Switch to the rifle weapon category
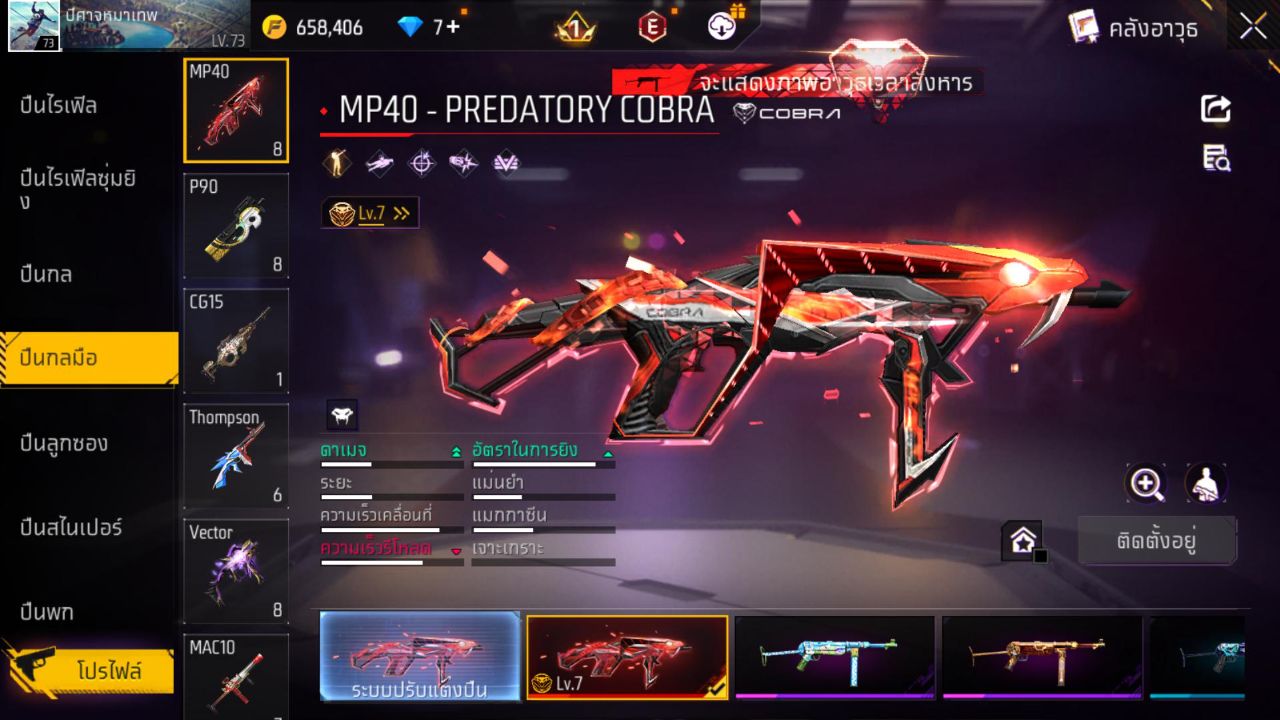Viewport: 1280px width, 720px height. pos(60,105)
